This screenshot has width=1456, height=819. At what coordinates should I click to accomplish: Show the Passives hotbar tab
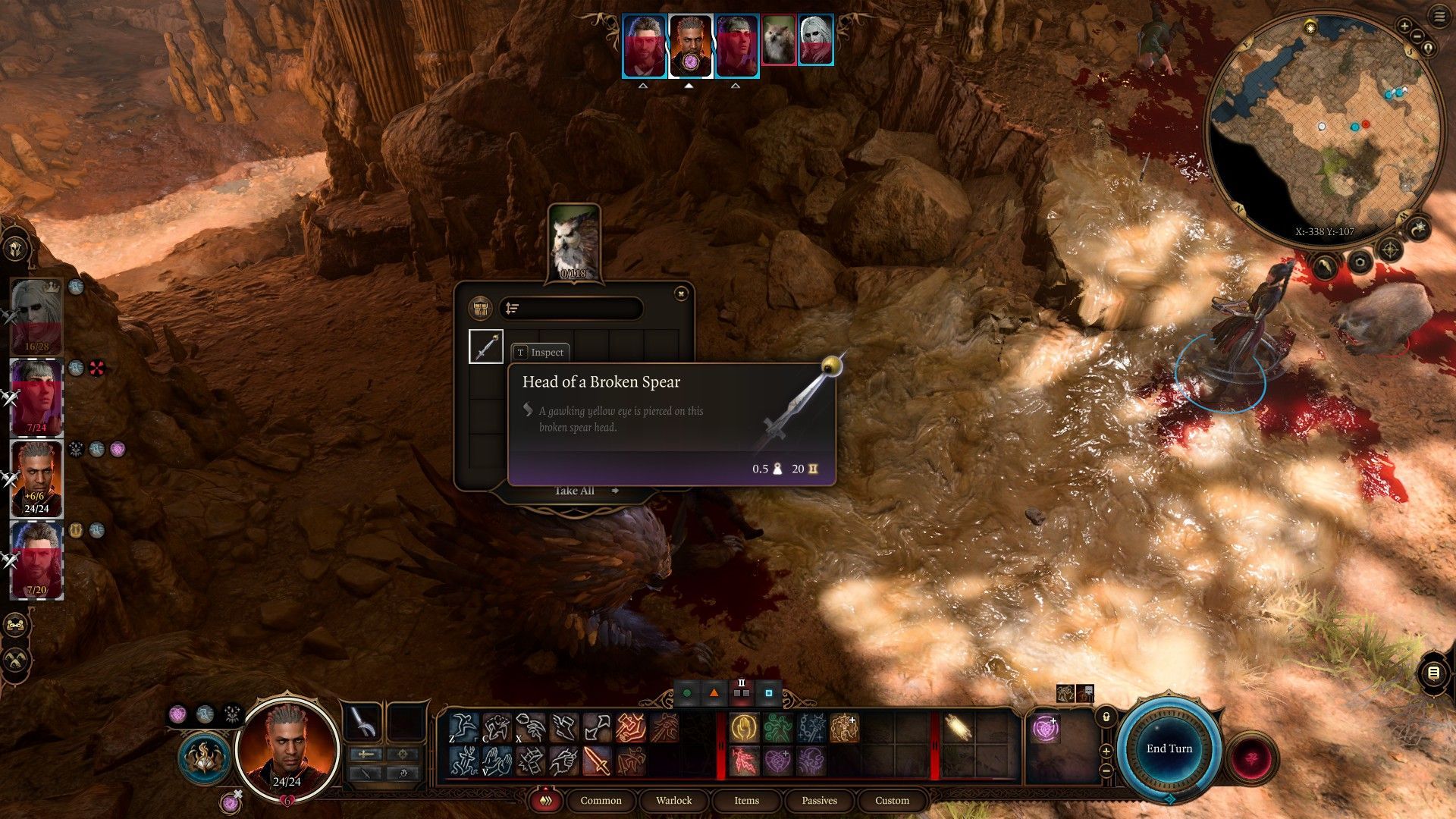[819, 800]
